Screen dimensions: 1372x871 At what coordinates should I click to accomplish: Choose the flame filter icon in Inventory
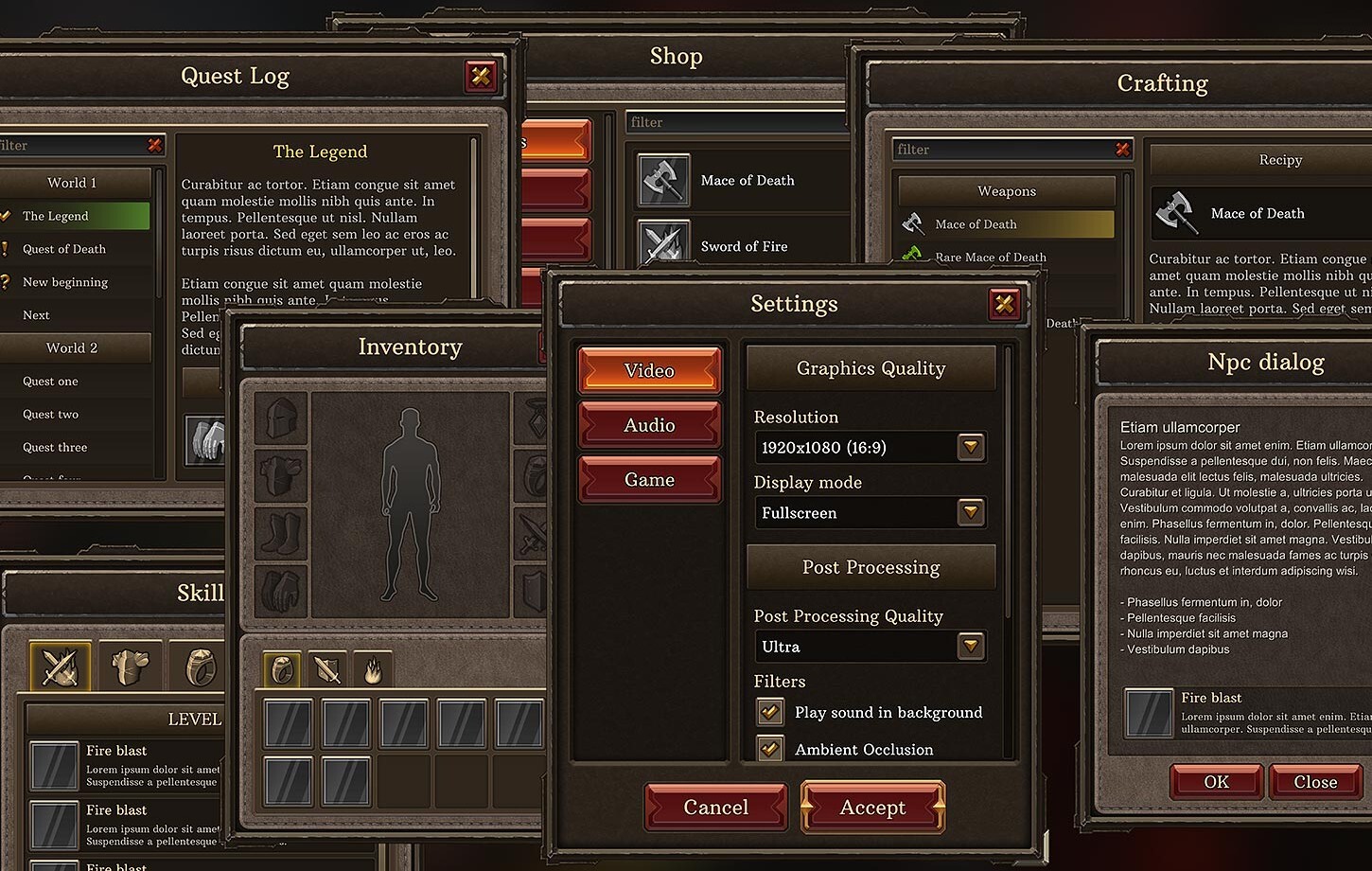click(375, 668)
